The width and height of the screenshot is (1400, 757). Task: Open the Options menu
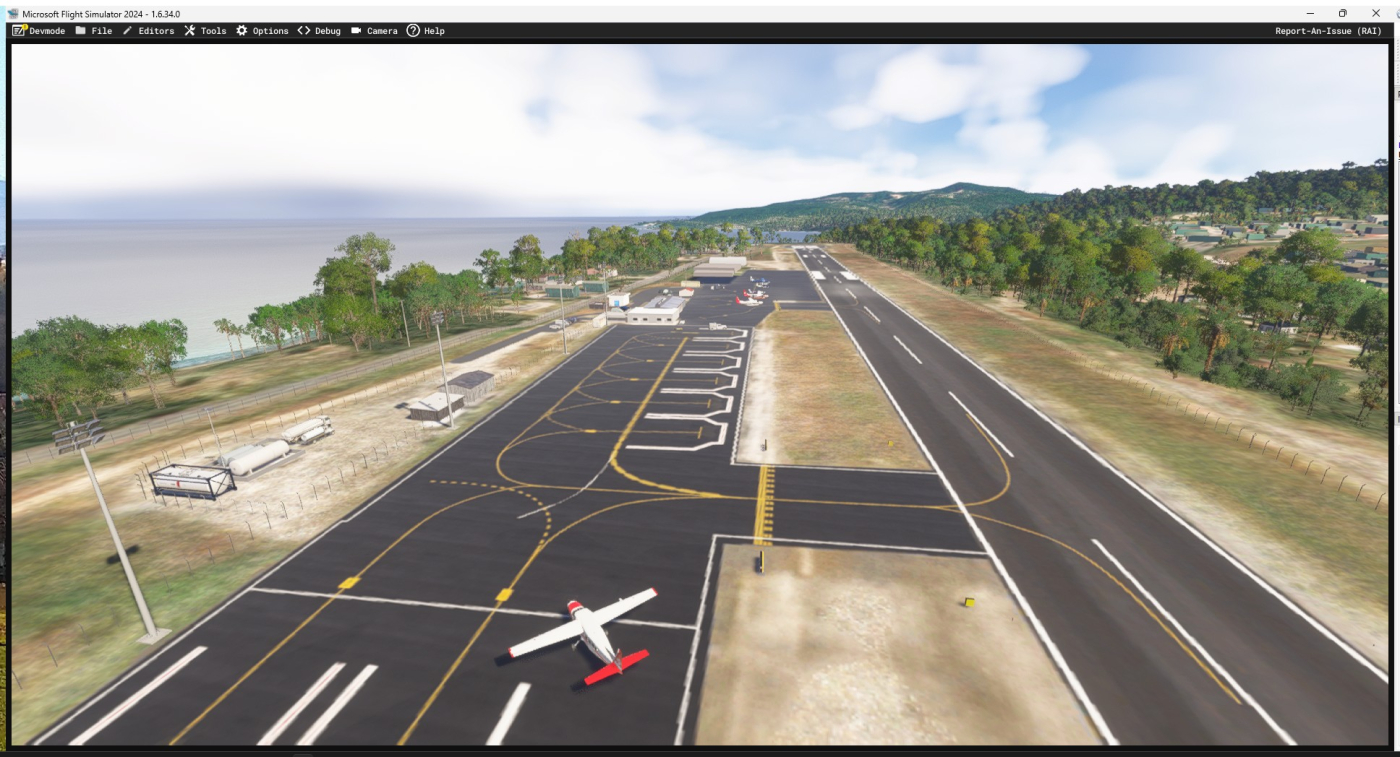point(262,31)
